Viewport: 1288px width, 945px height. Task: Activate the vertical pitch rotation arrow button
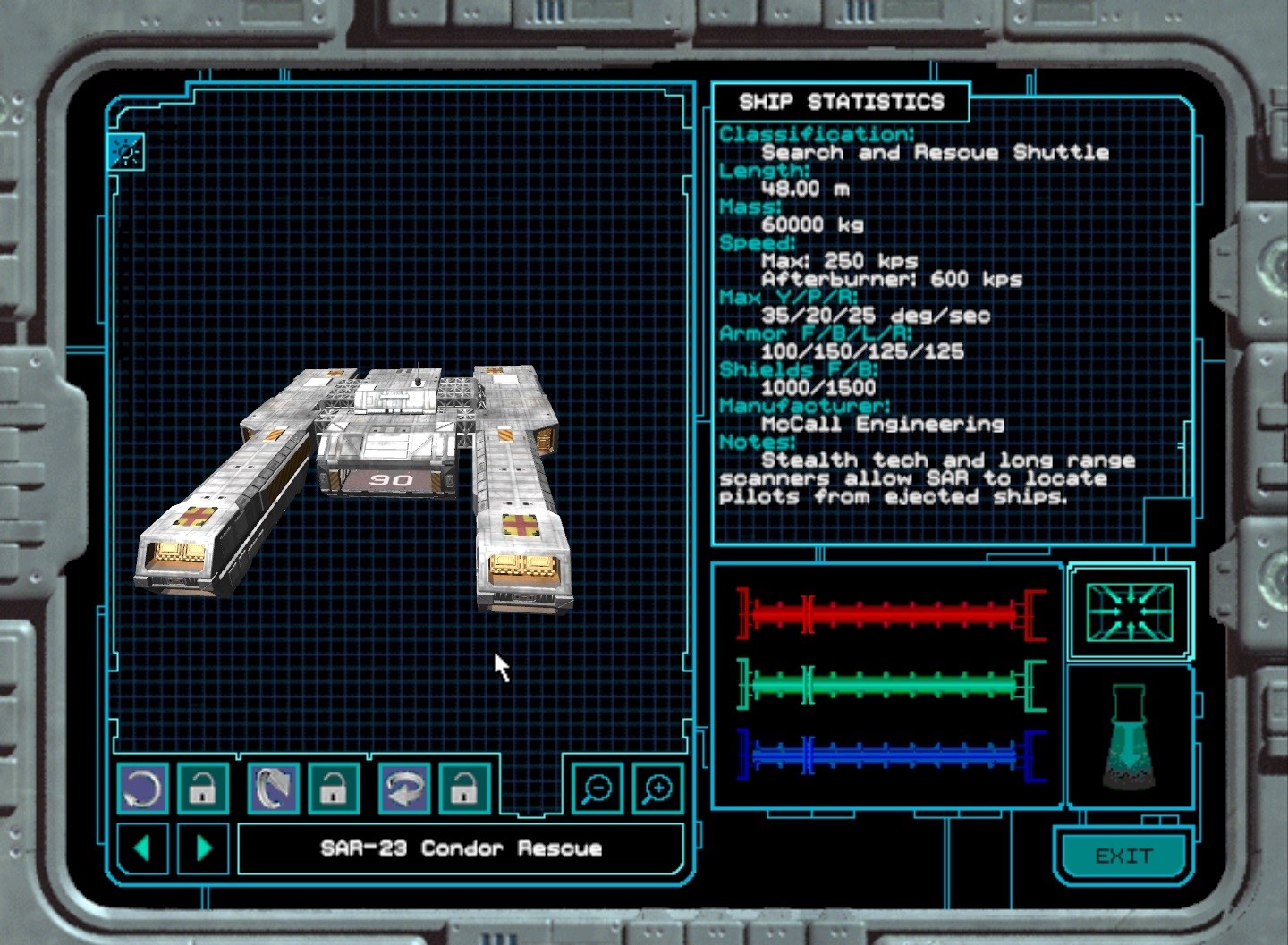pyautogui.click(x=274, y=789)
